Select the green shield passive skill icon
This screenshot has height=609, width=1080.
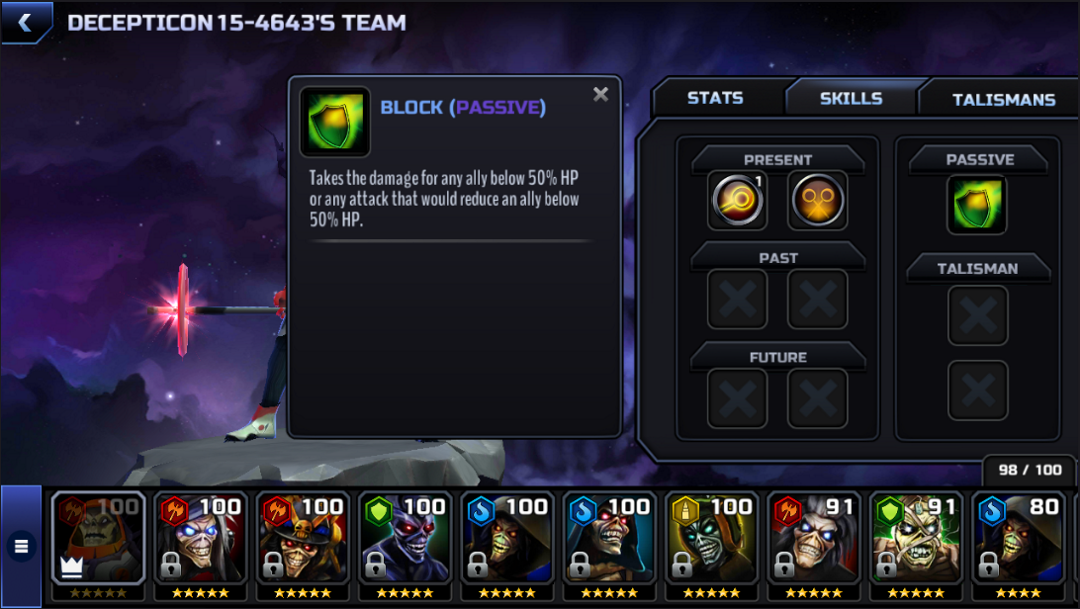tap(977, 205)
